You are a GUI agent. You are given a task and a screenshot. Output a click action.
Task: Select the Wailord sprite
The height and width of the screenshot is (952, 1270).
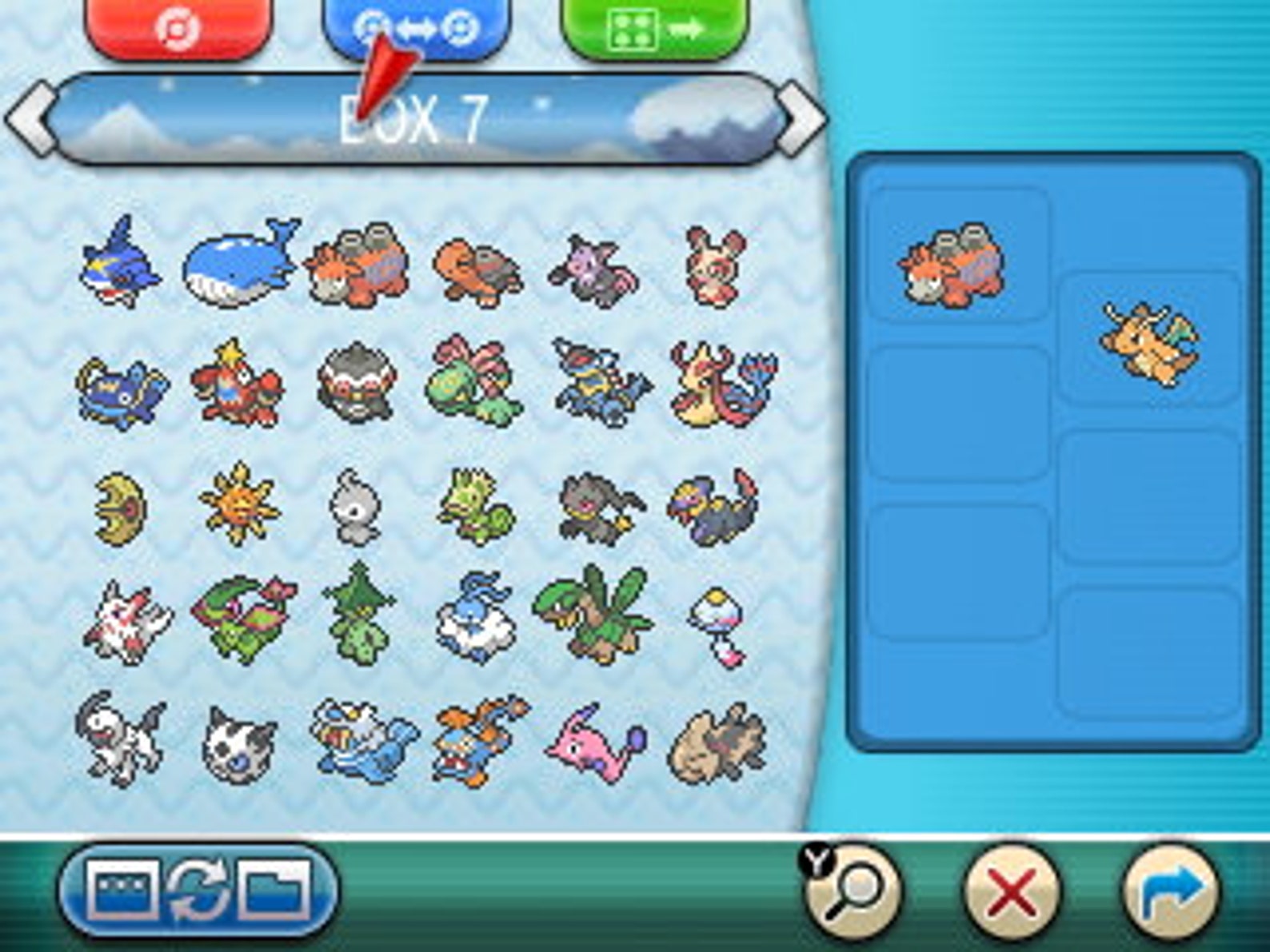click(x=236, y=264)
